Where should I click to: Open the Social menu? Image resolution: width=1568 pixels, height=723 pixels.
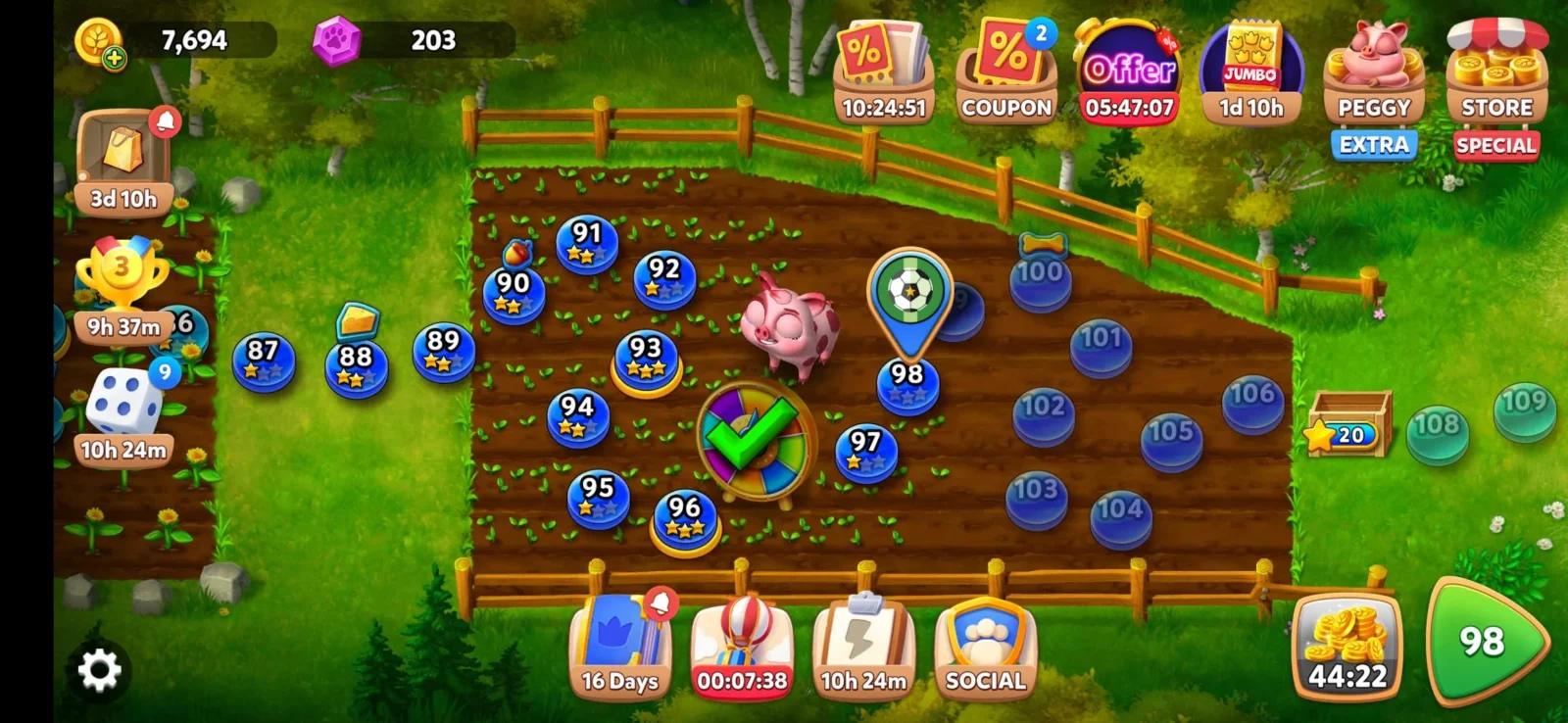tap(985, 645)
